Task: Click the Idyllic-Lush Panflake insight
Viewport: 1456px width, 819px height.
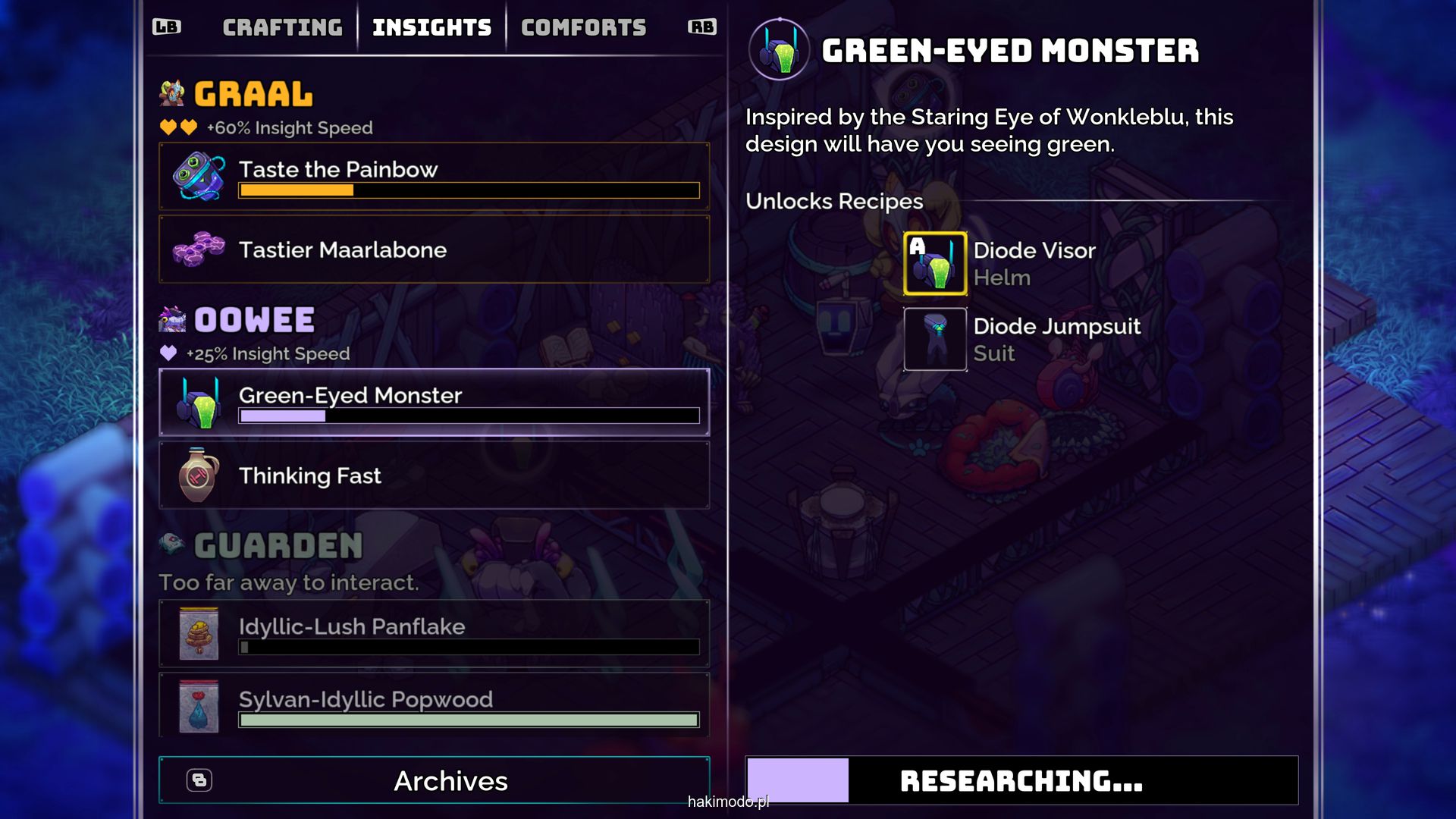Action: pyautogui.click(x=434, y=634)
